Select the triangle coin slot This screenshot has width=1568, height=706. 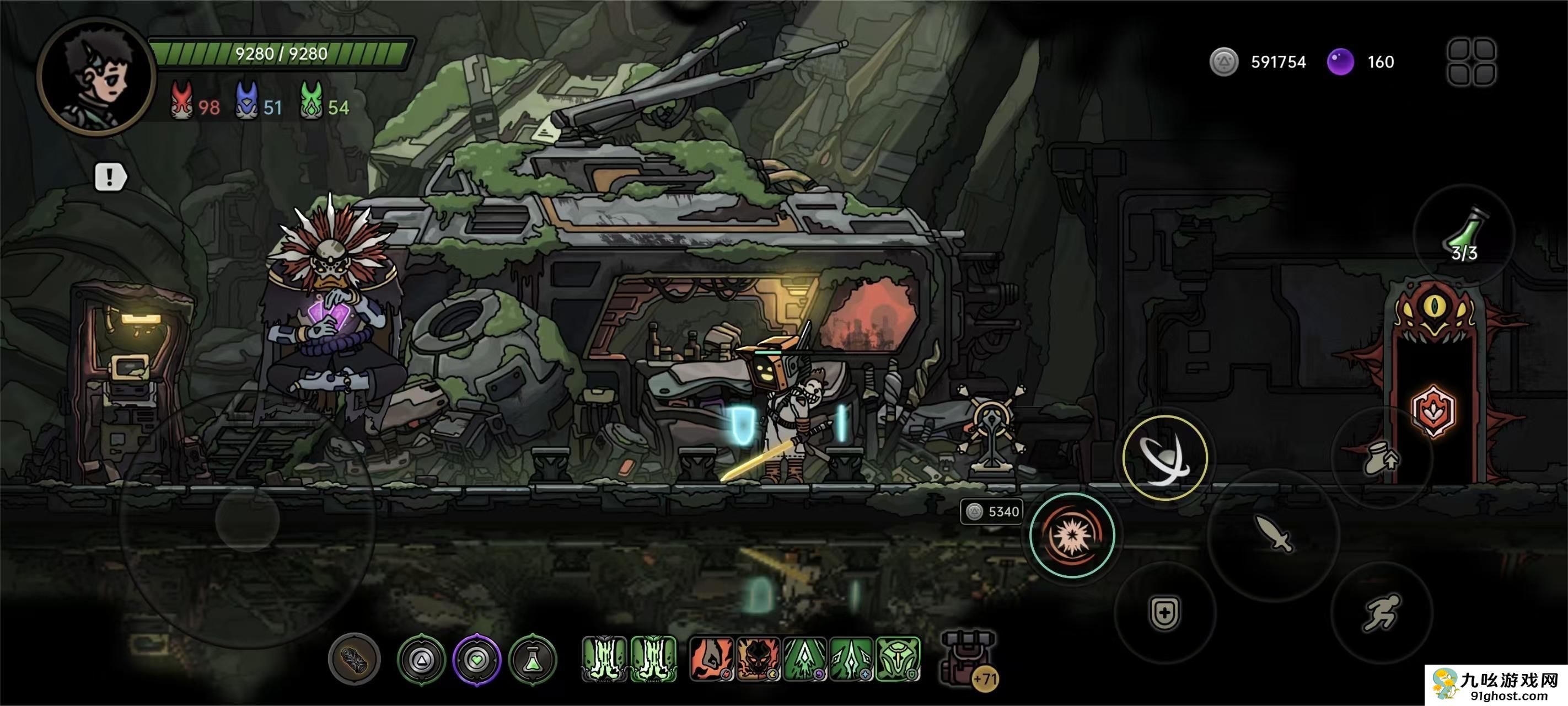coord(421,659)
